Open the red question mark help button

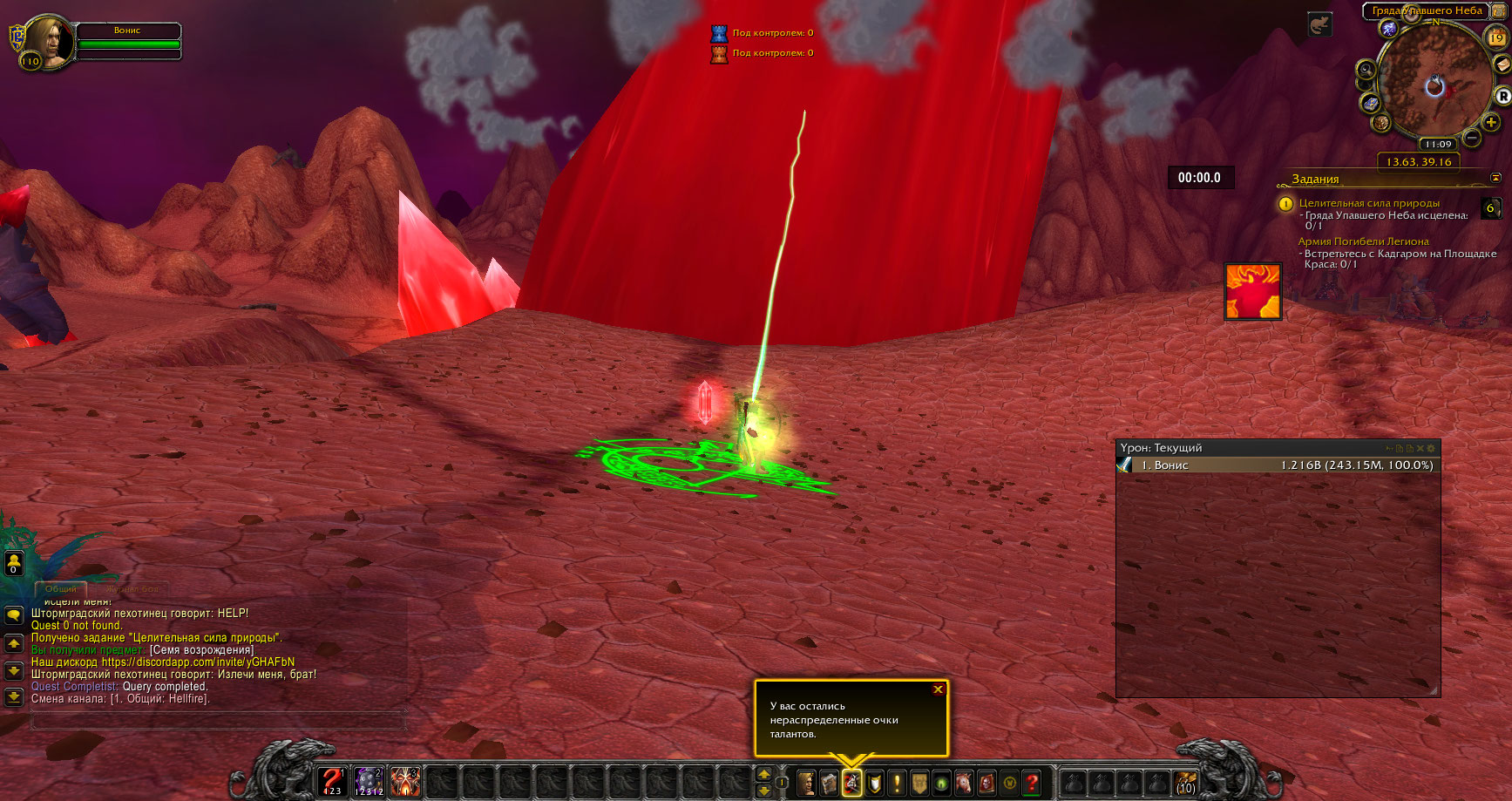pyautogui.click(x=1032, y=783)
